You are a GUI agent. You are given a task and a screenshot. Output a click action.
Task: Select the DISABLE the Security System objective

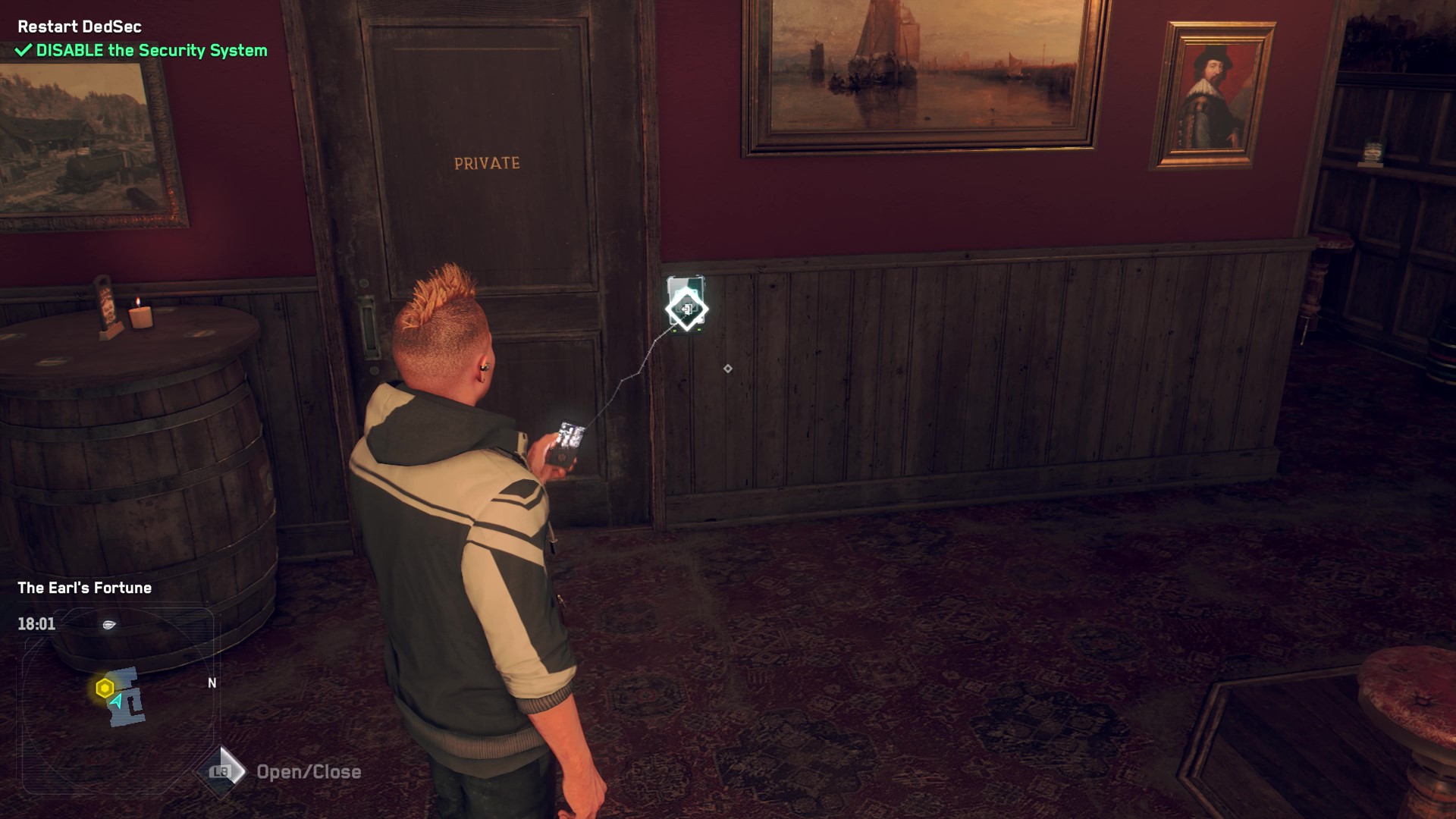(151, 51)
